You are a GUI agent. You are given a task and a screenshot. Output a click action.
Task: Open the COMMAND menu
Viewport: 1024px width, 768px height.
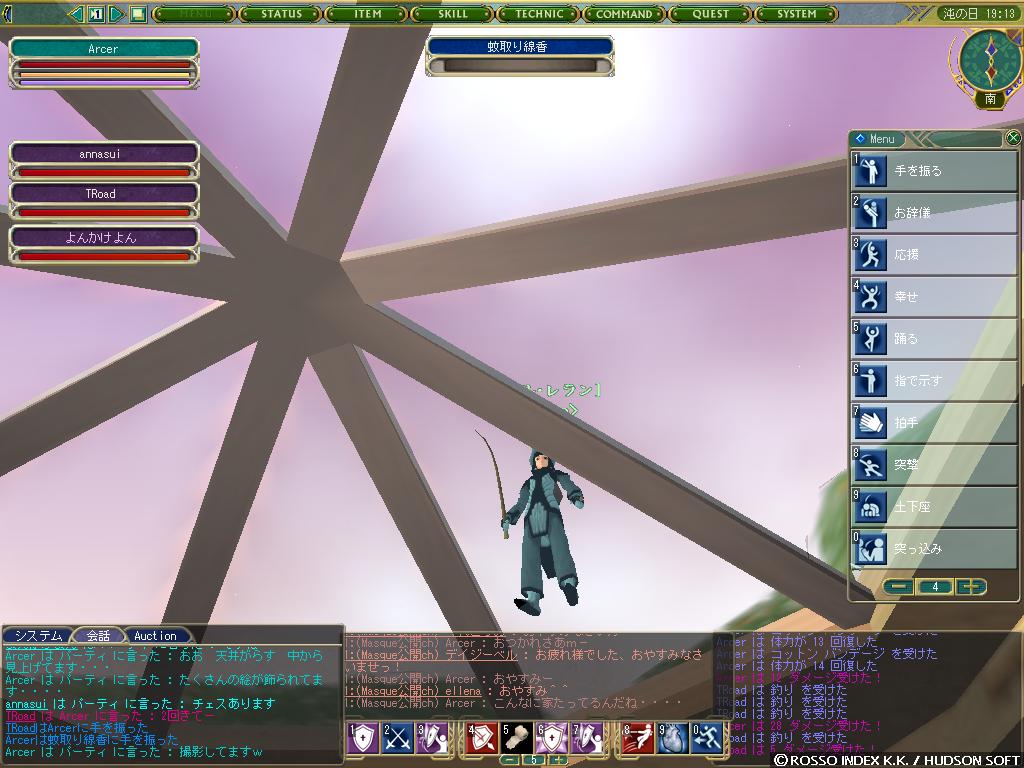pyautogui.click(x=624, y=14)
